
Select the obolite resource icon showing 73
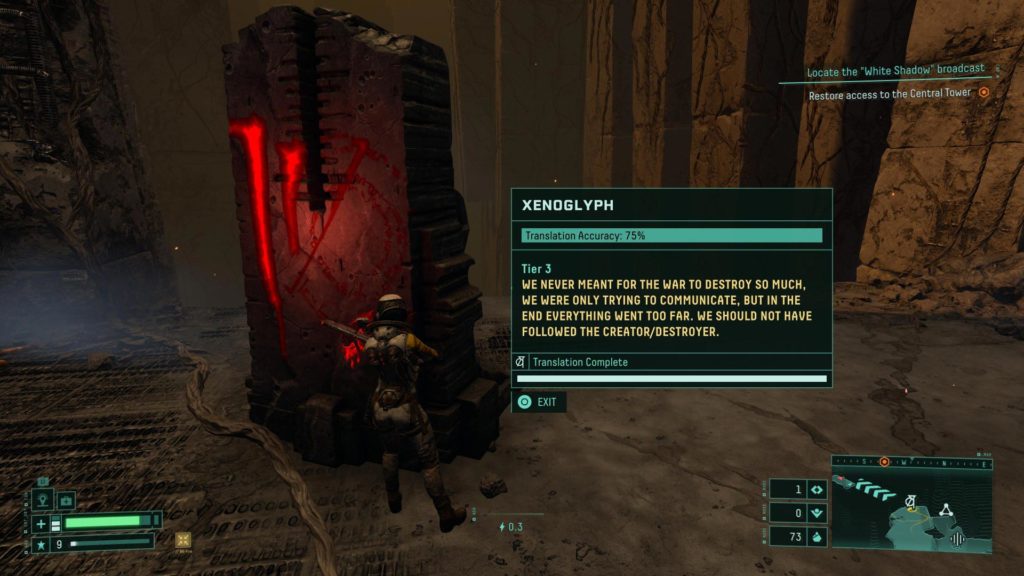click(816, 537)
